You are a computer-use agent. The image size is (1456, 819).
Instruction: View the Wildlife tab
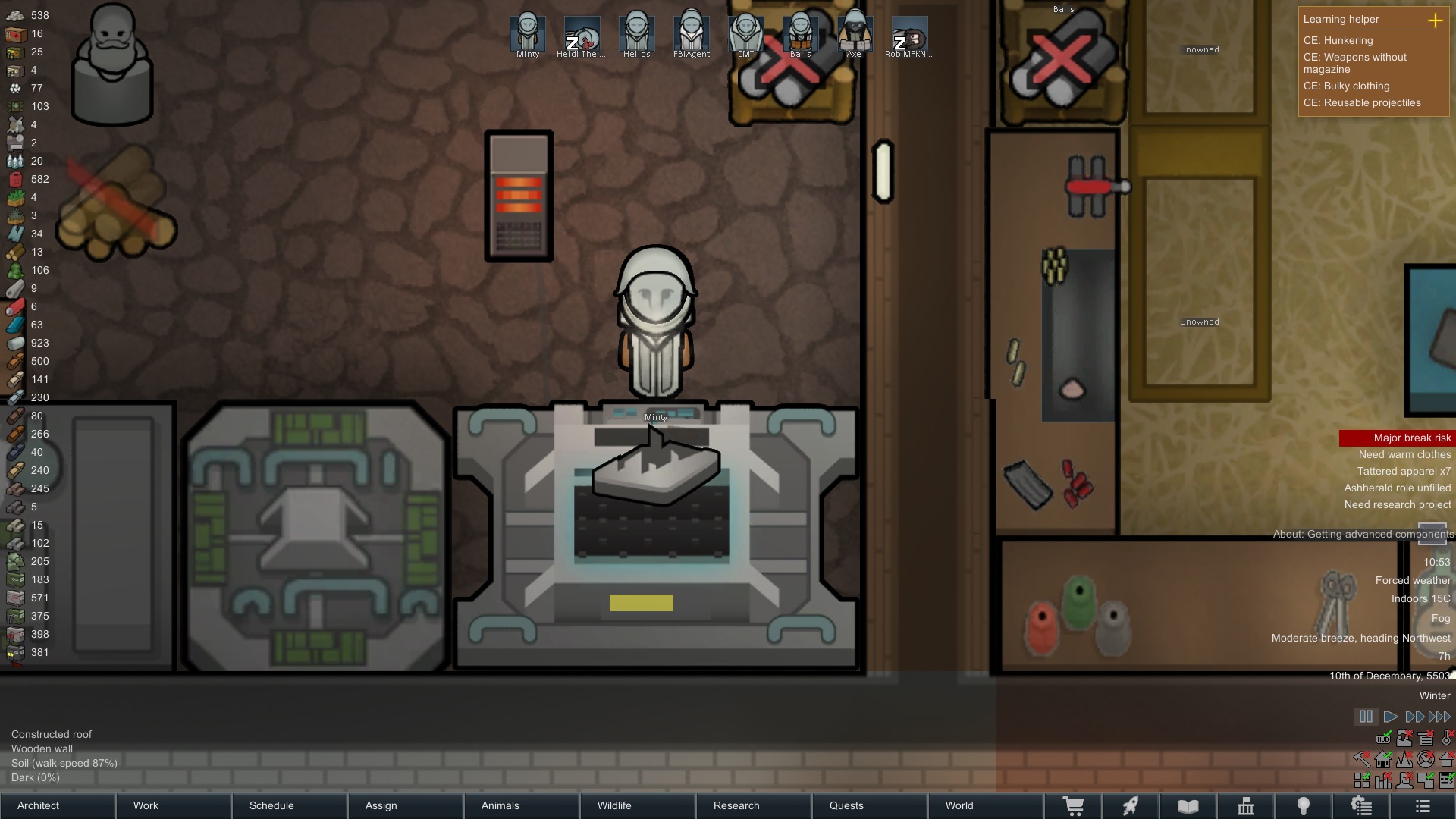pyautogui.click(x=638, y=805)
